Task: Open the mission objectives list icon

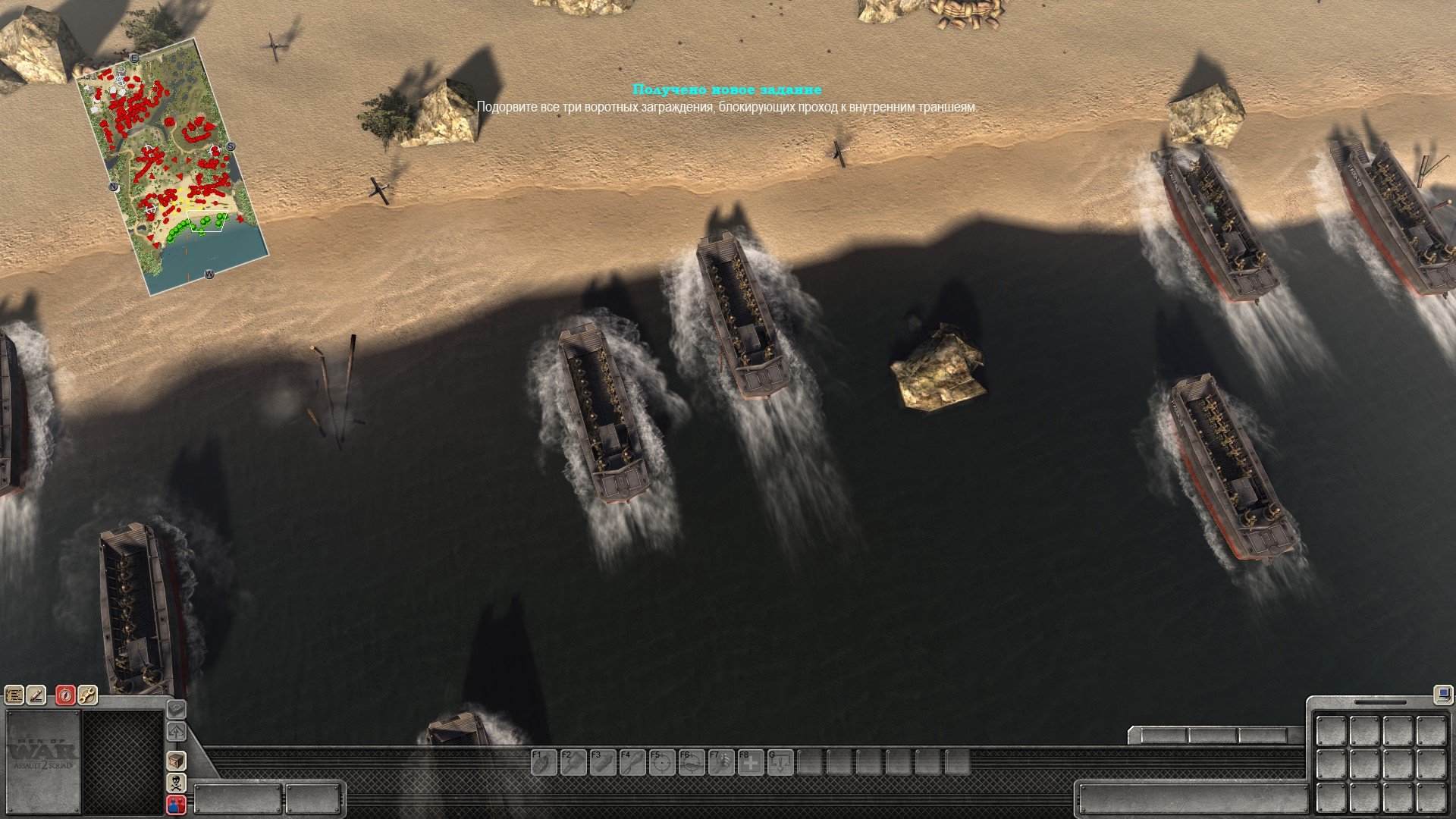Action: 14,695
